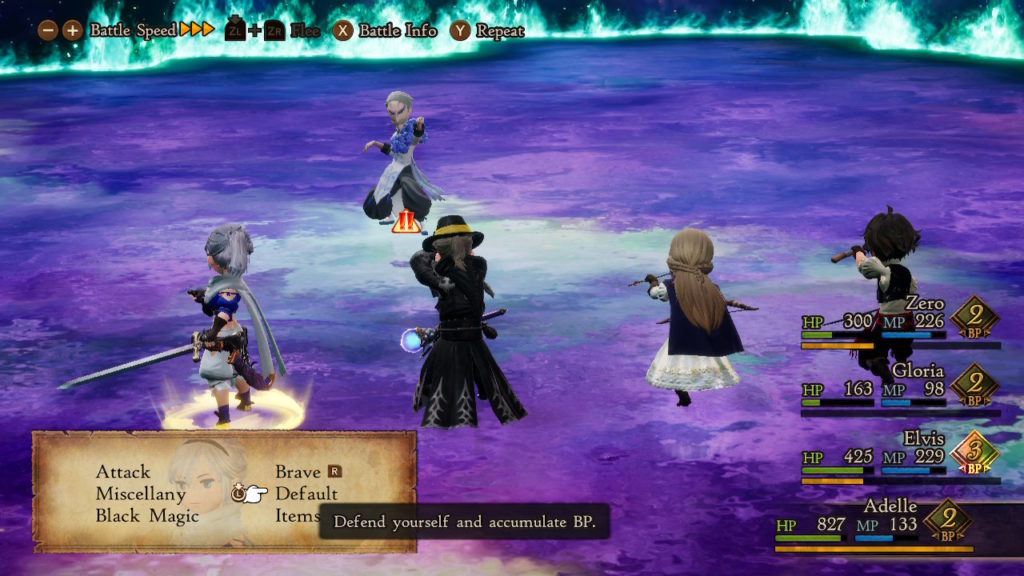Choose the Attack command
Viewport: 1024px width, 576px height.
pos(123,472)
